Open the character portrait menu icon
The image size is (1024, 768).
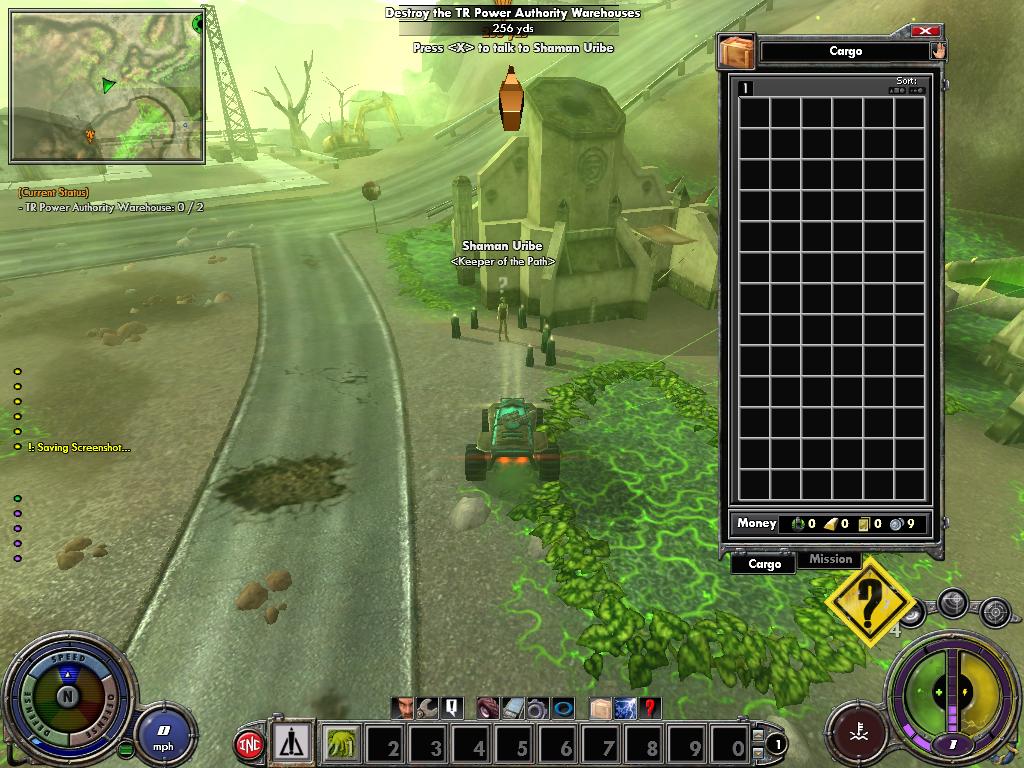[402, 708]
